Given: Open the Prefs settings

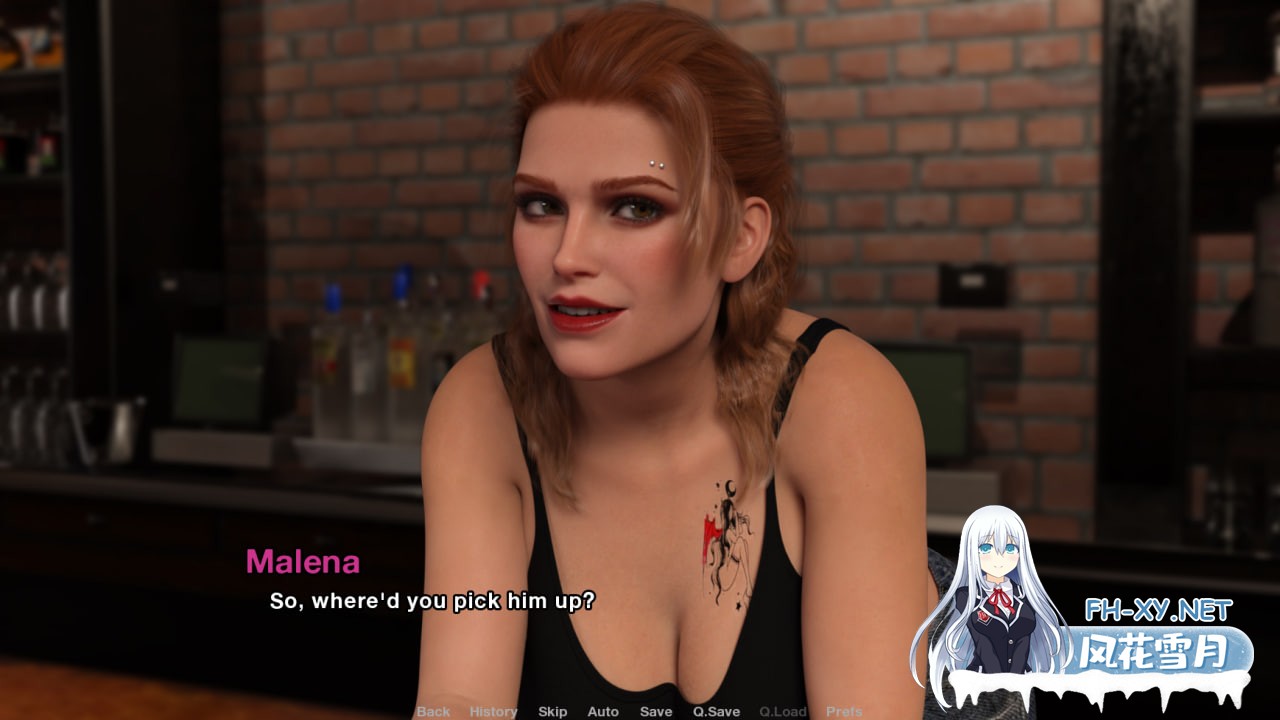Looking at the screenshot, I should pos(844,711).
